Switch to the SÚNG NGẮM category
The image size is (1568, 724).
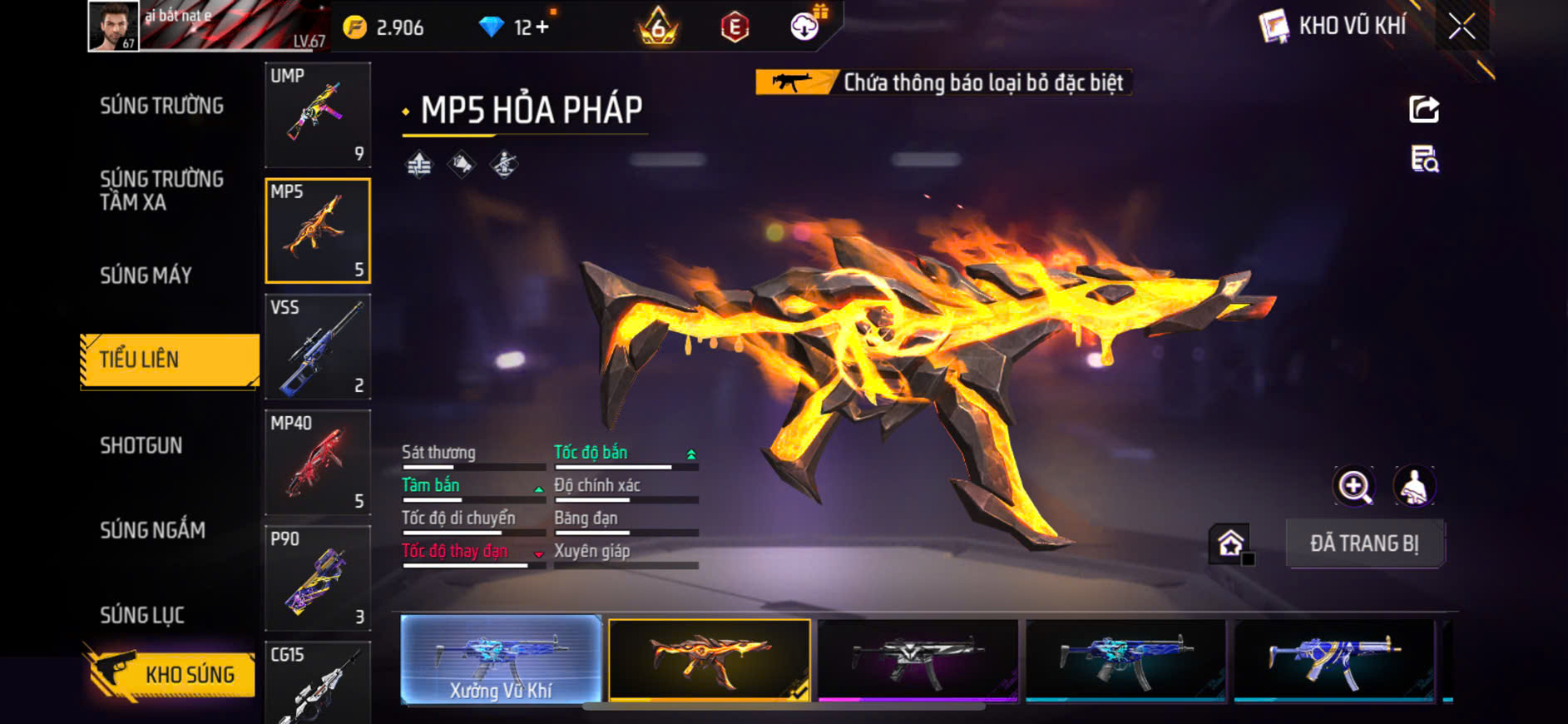[x=152, y=530]
